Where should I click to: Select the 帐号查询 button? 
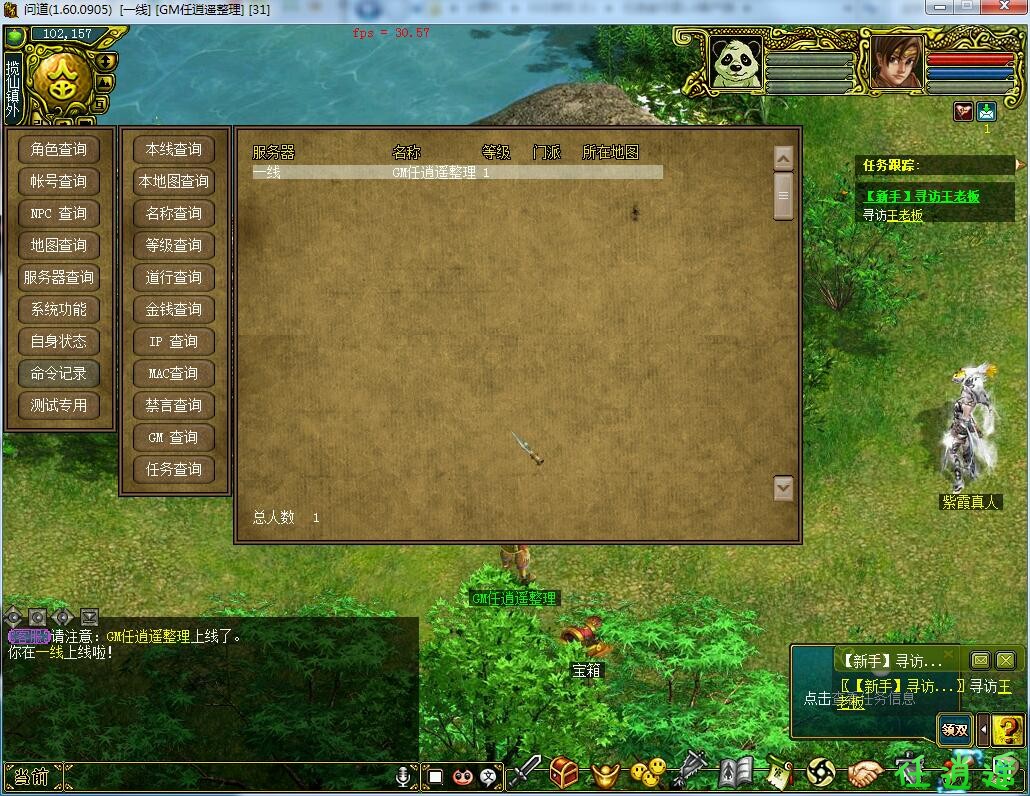[x=59, y=182]
